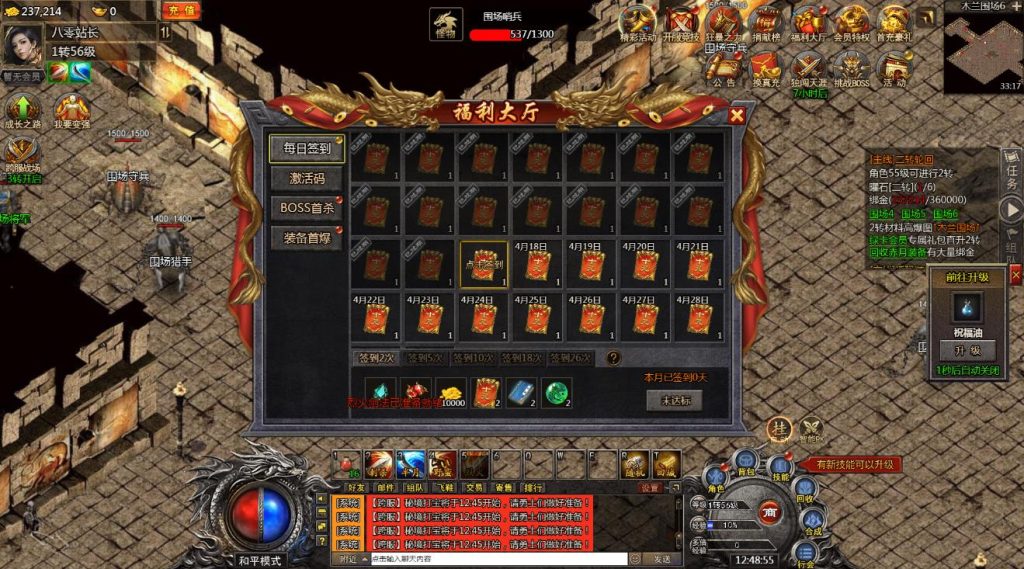1024x569 pixels.
Task: Send chat with the 发送 button
Action: point(661,559)
